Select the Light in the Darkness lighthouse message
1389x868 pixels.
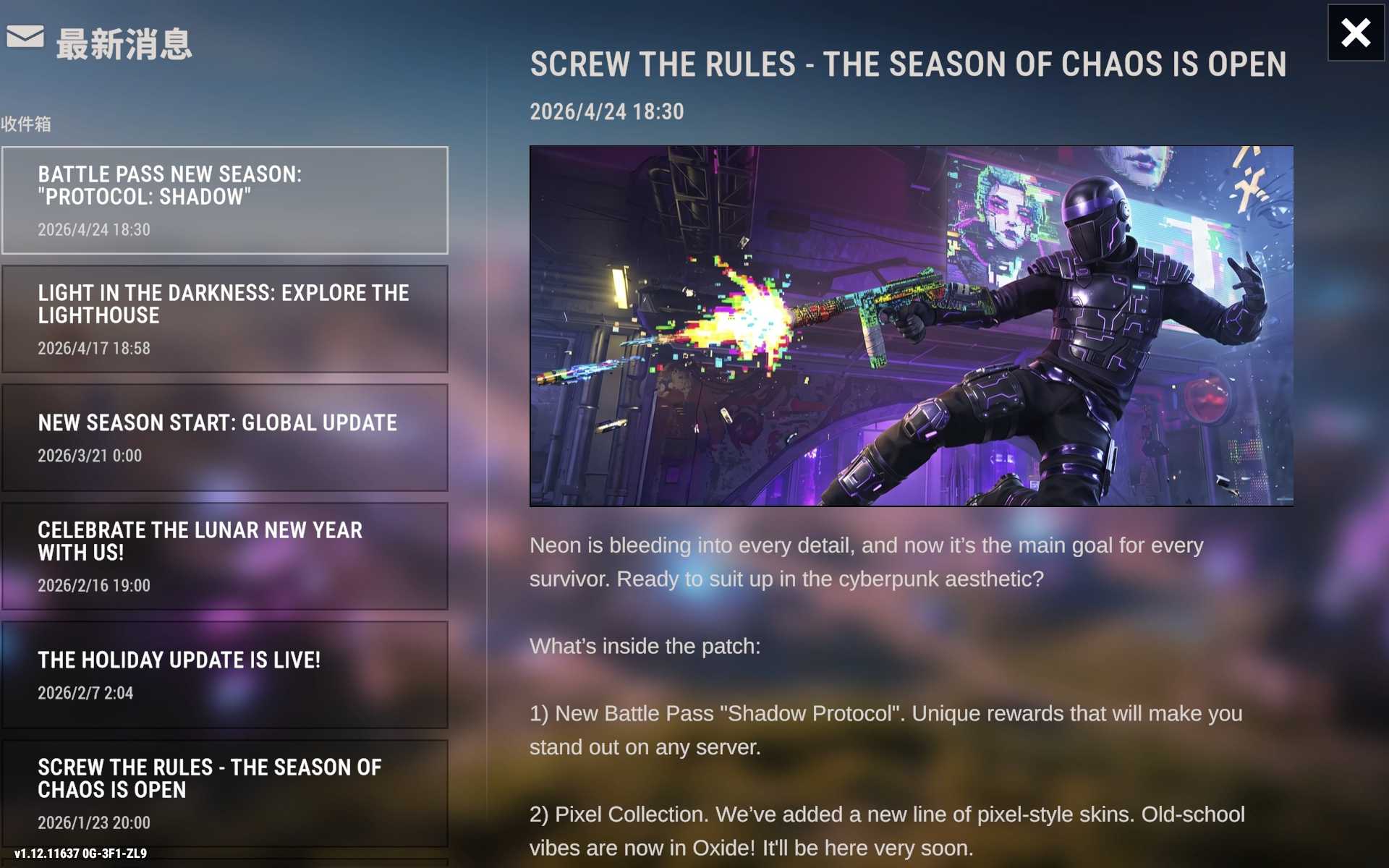224,319
